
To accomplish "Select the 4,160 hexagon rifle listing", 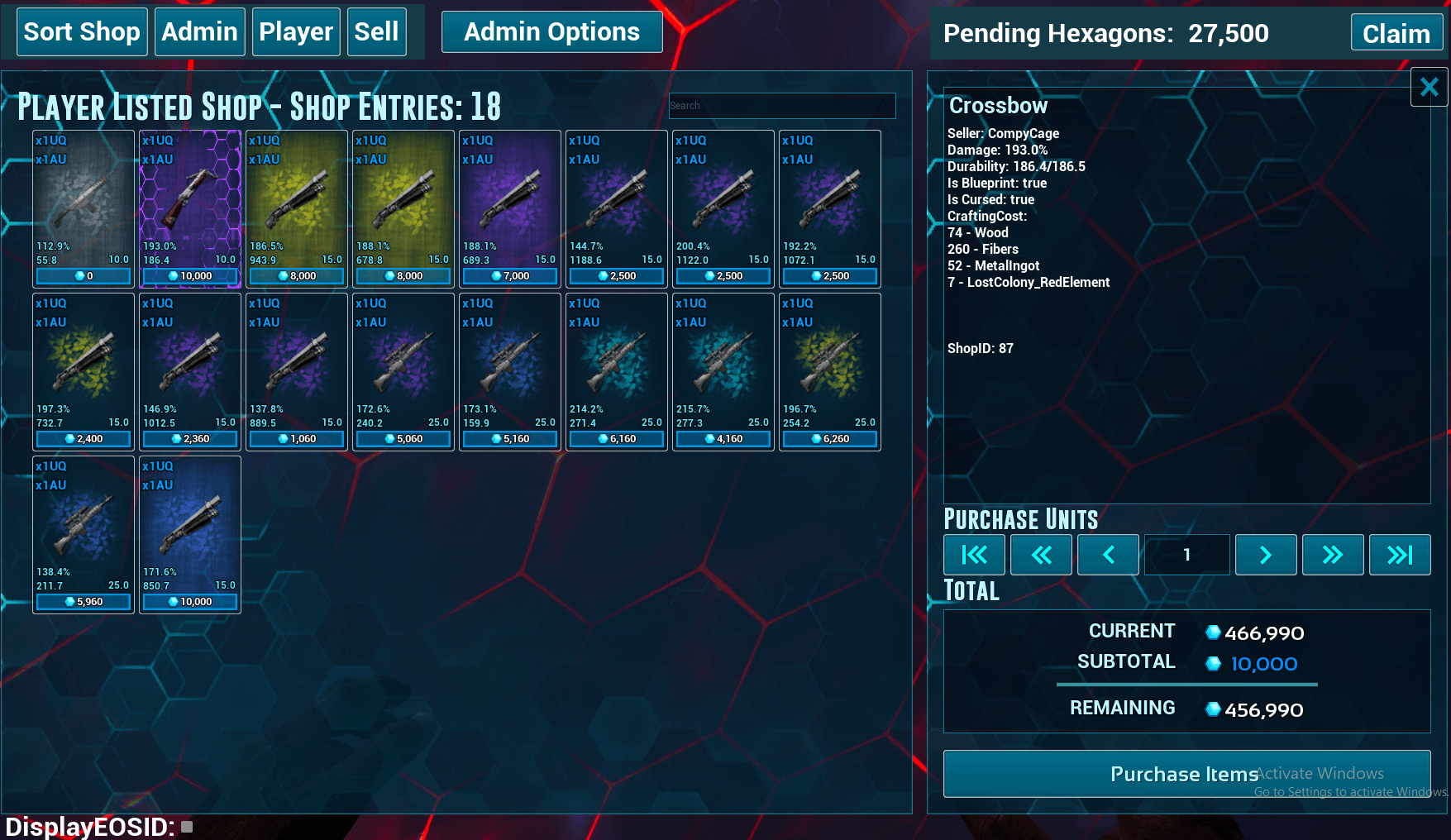I will [x=723, y=371].
